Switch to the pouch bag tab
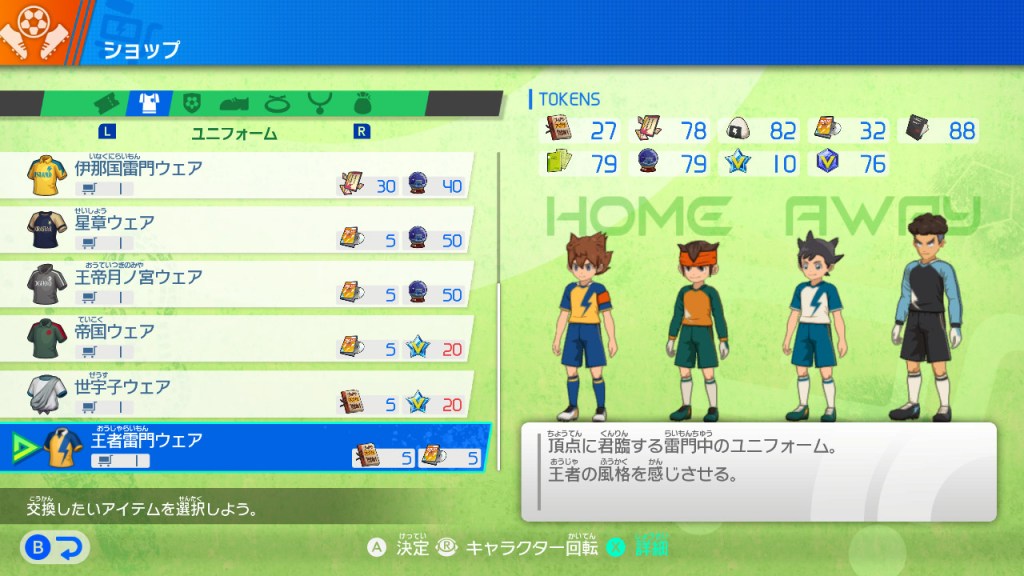The height and width of the screenshot is (576, 1024). pyautogui.click(x=362, y=103)
